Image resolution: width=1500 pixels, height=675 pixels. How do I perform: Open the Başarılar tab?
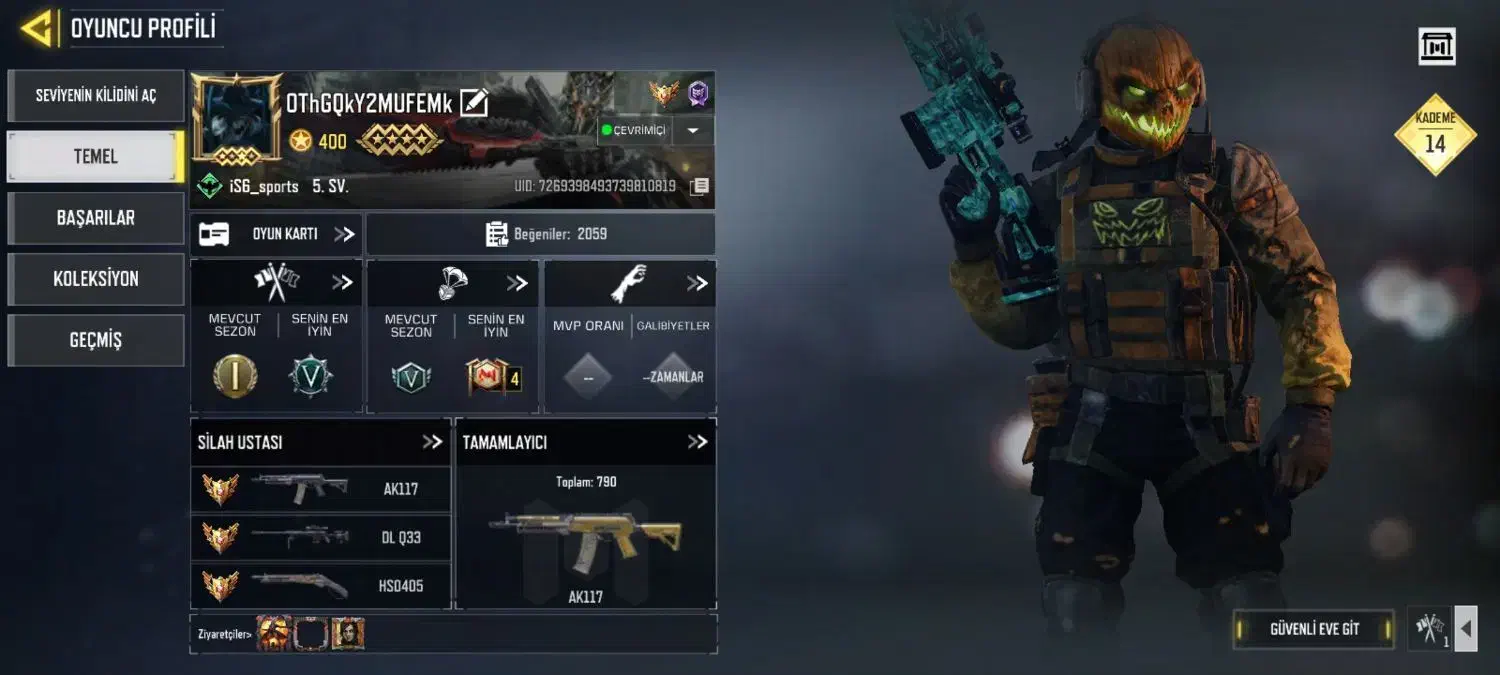coord(96,218)
